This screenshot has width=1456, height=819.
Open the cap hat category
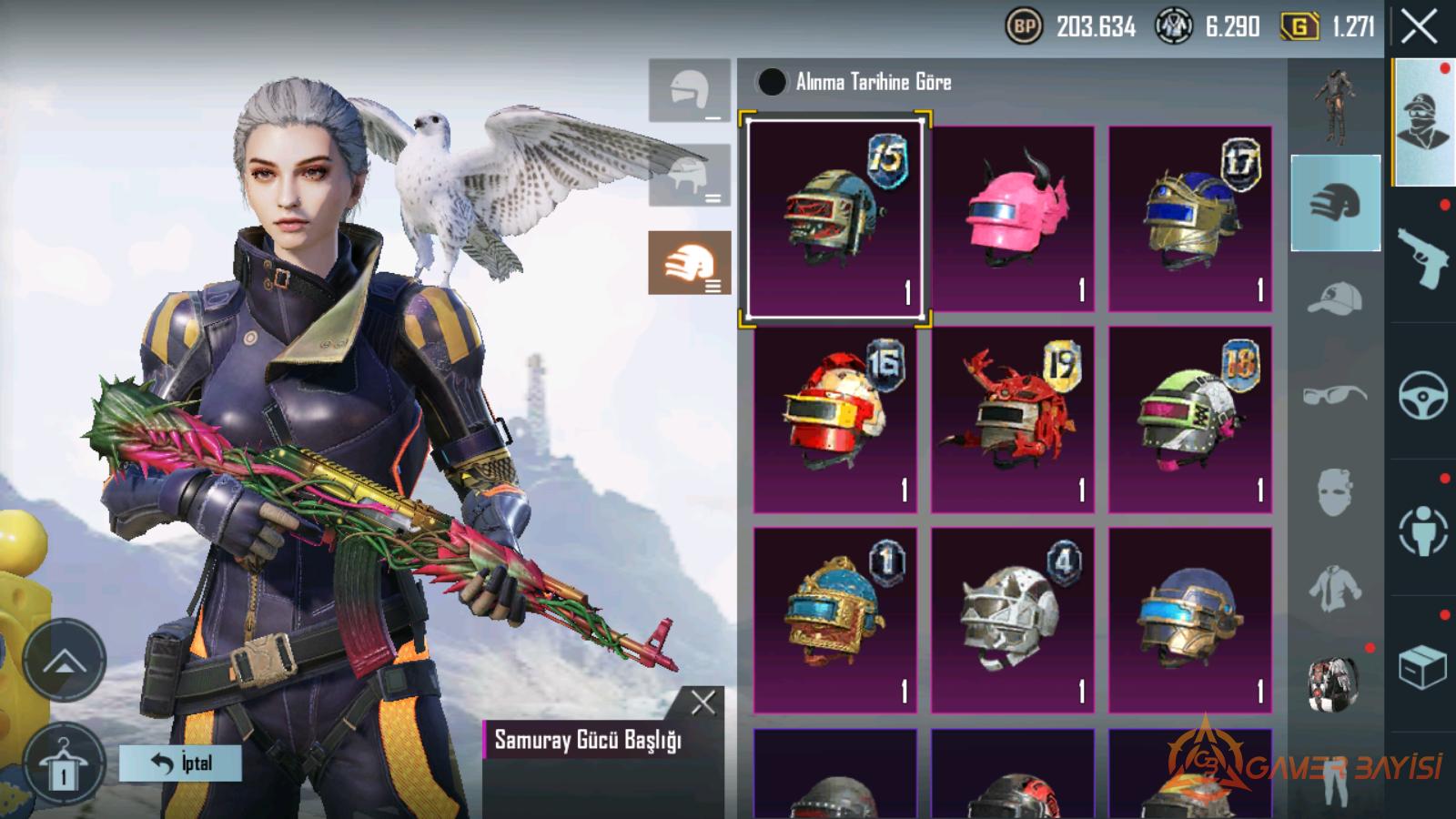[x=1335, y=298]
